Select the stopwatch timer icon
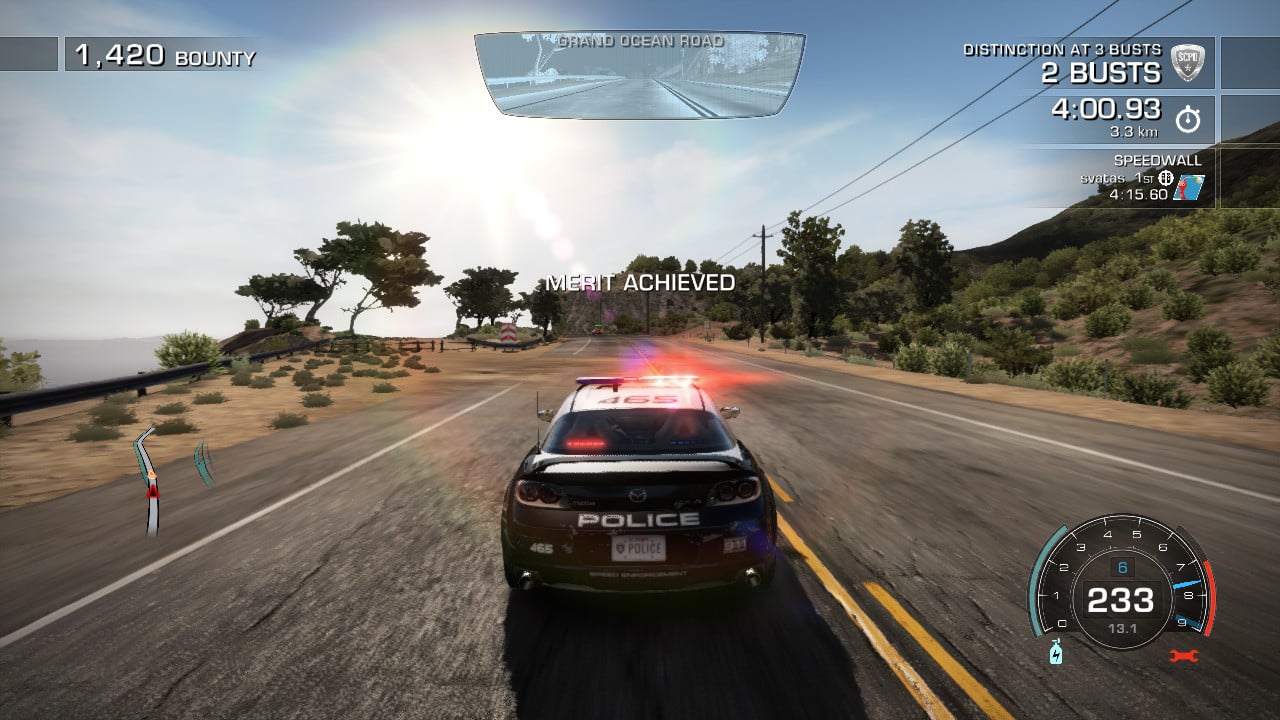 click(x=1189, y=118)
